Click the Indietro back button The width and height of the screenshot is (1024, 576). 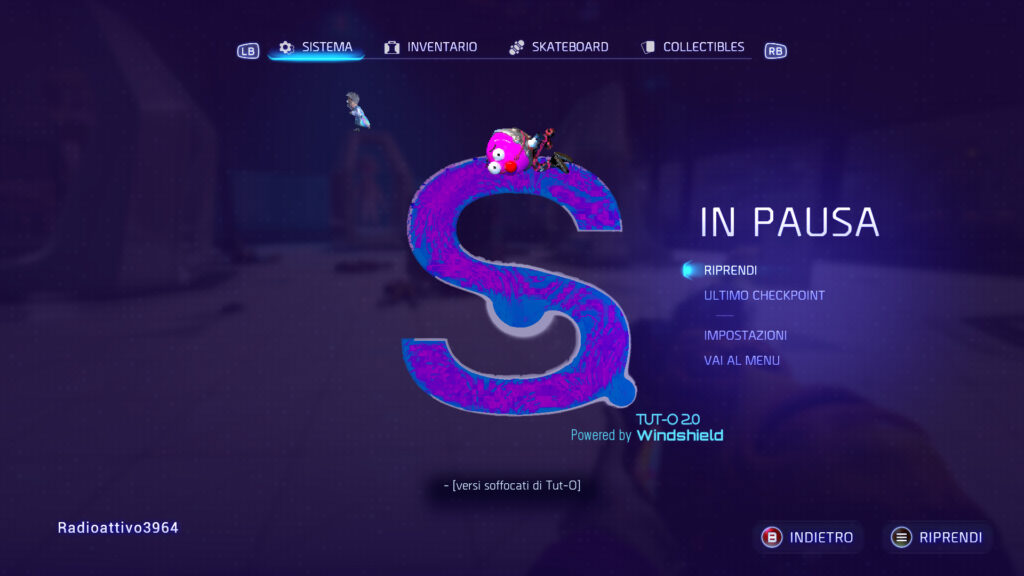click(809, 537)
